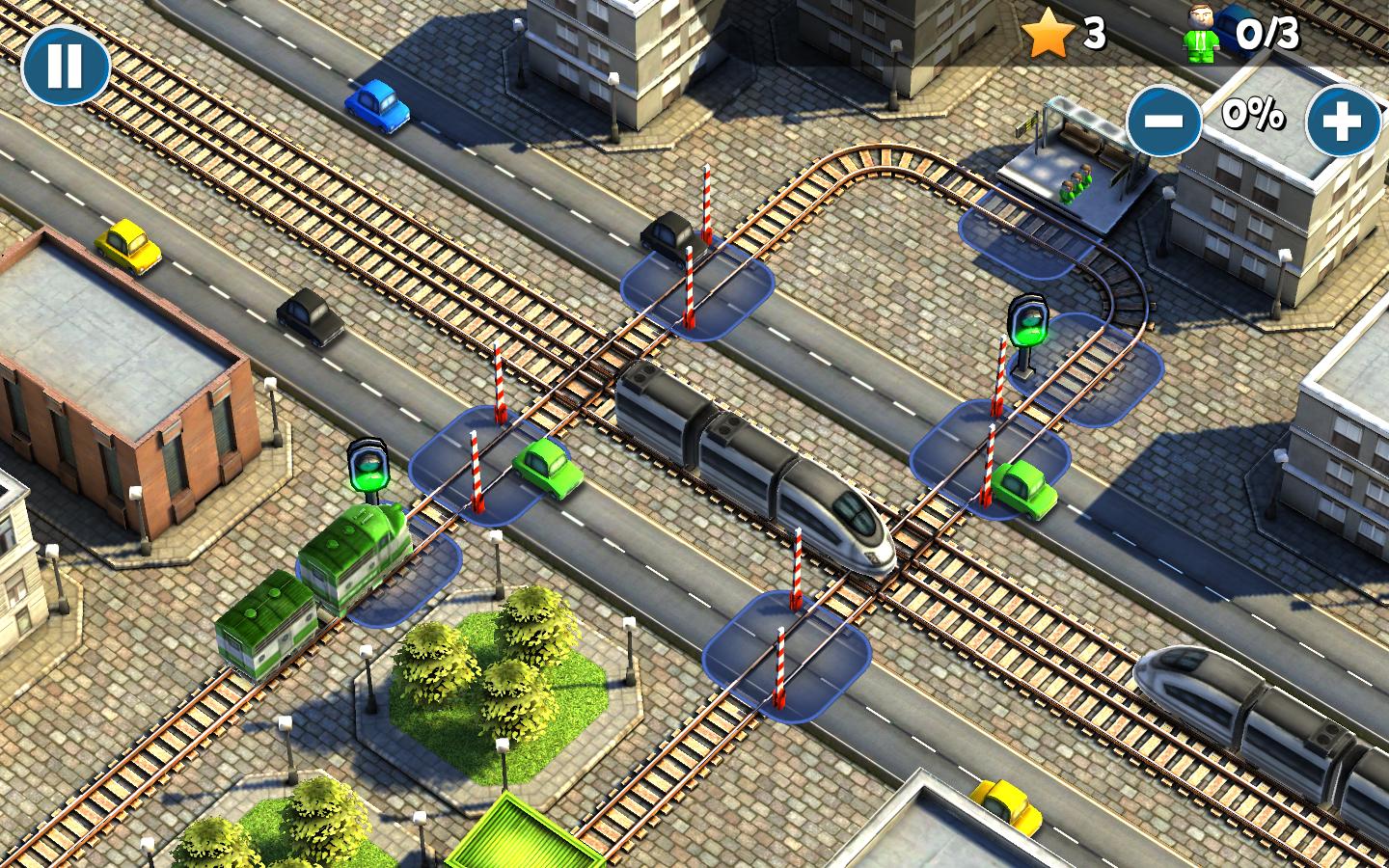1389x868 pixels.
Task: Increase speed with the plus button
Action: coord(1344,120)
